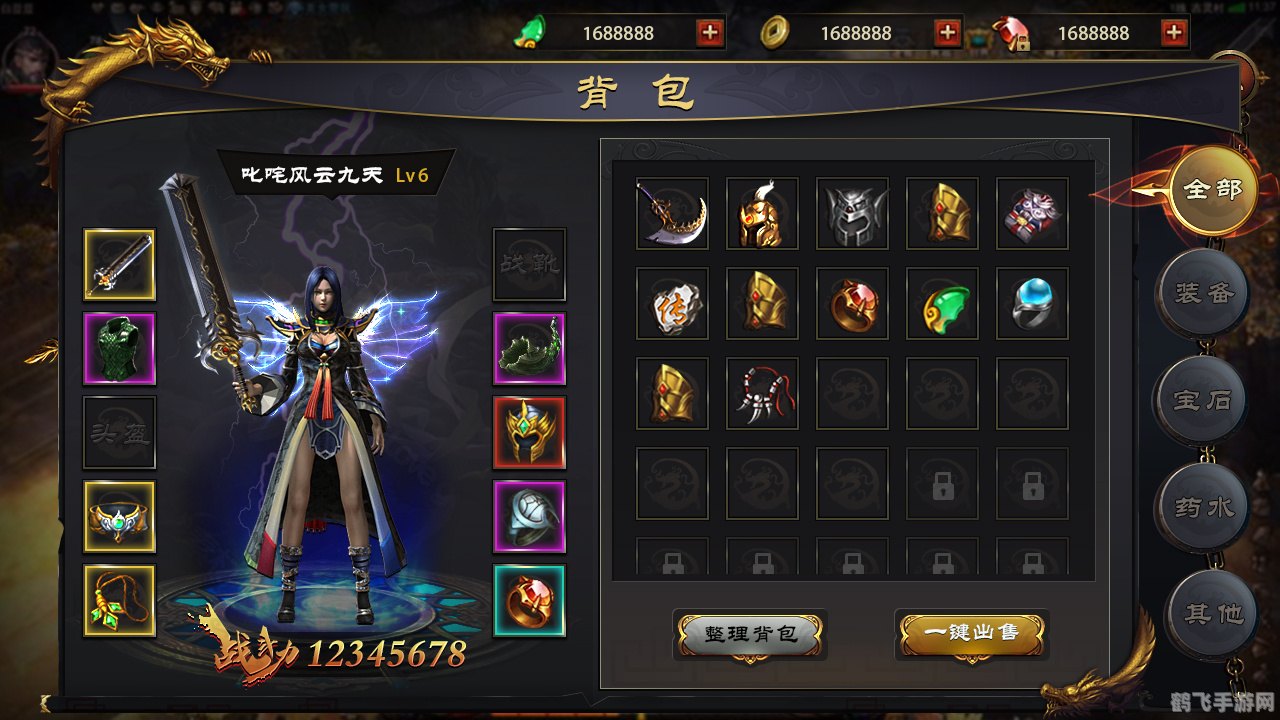Click the 整理背包 sort button
Image resolution: width=1280 pixels, height=720 pixels.
click(750, 634)
